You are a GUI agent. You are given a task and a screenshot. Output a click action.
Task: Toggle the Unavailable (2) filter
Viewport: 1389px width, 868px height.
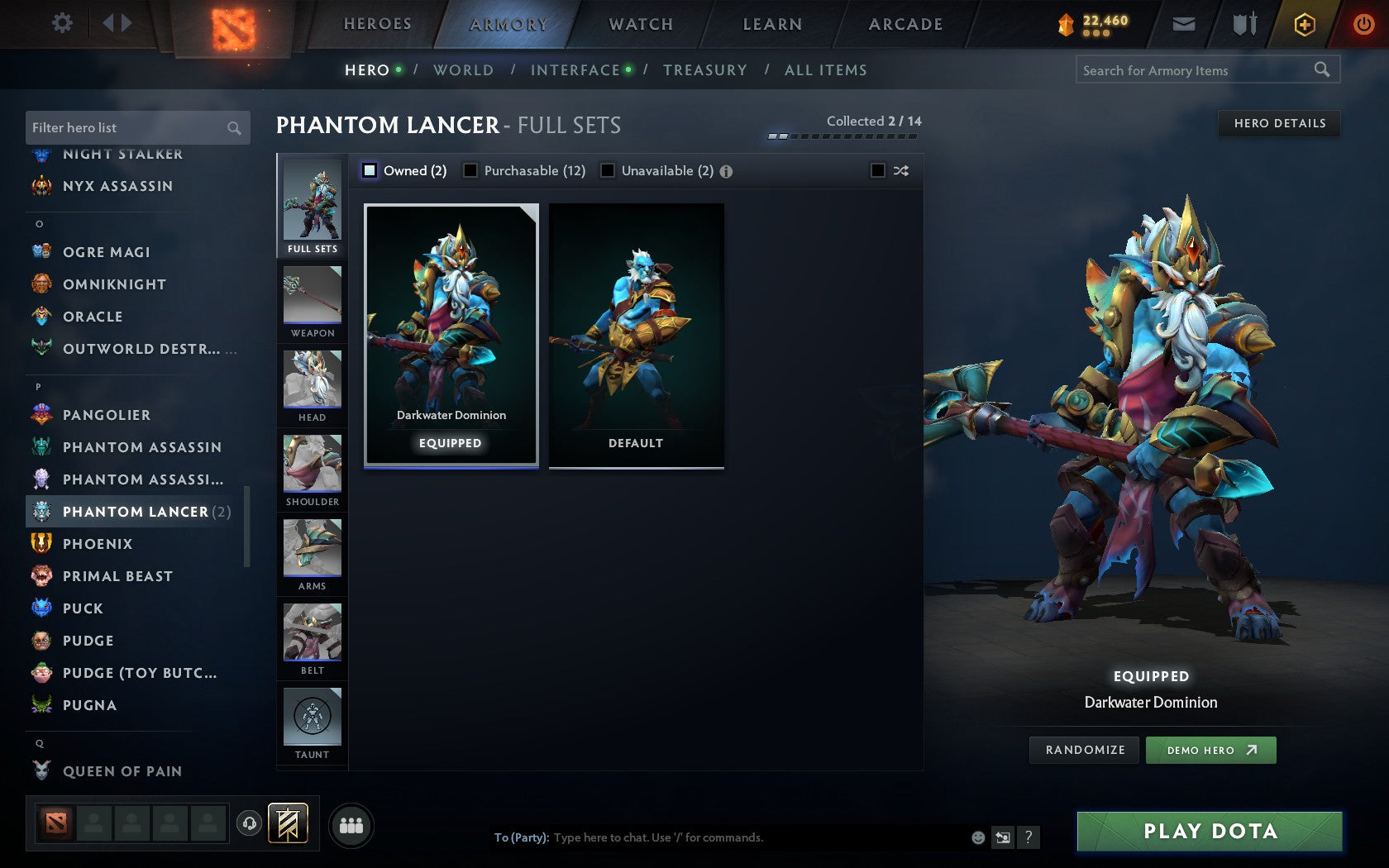coord(609,170)
